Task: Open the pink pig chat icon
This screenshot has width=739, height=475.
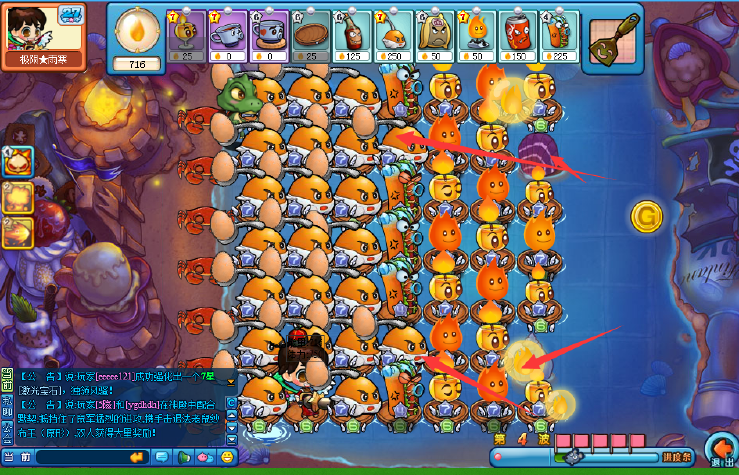Action: point(206,457)
